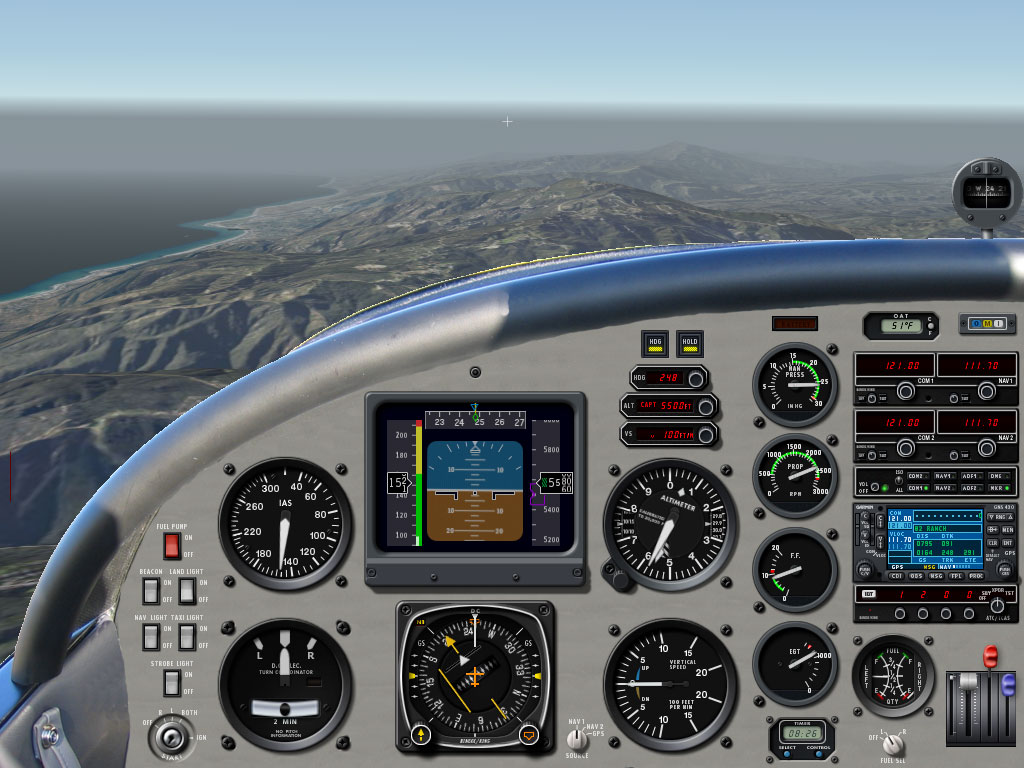Screen dimensions: 1024x768
Task: Activate the autopilot HOLD button
Action: pyautogui.click(x=689, y=343)
